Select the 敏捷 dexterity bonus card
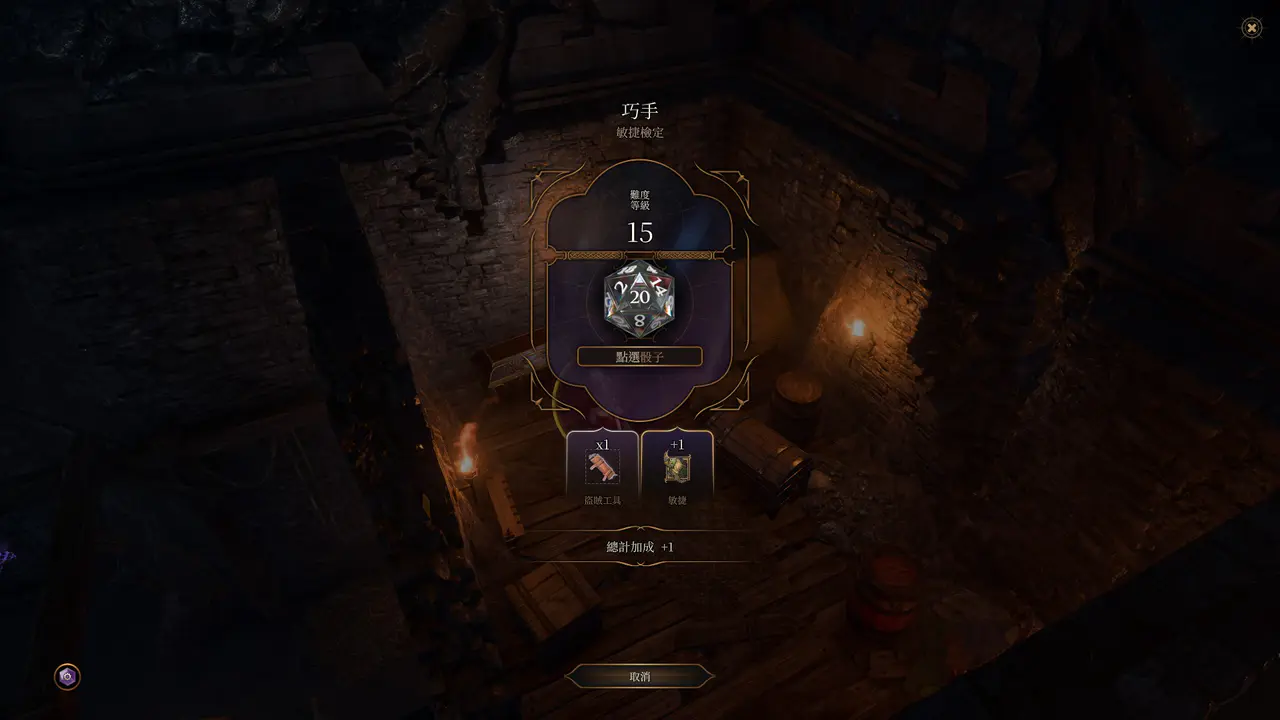 click(677, 467)
